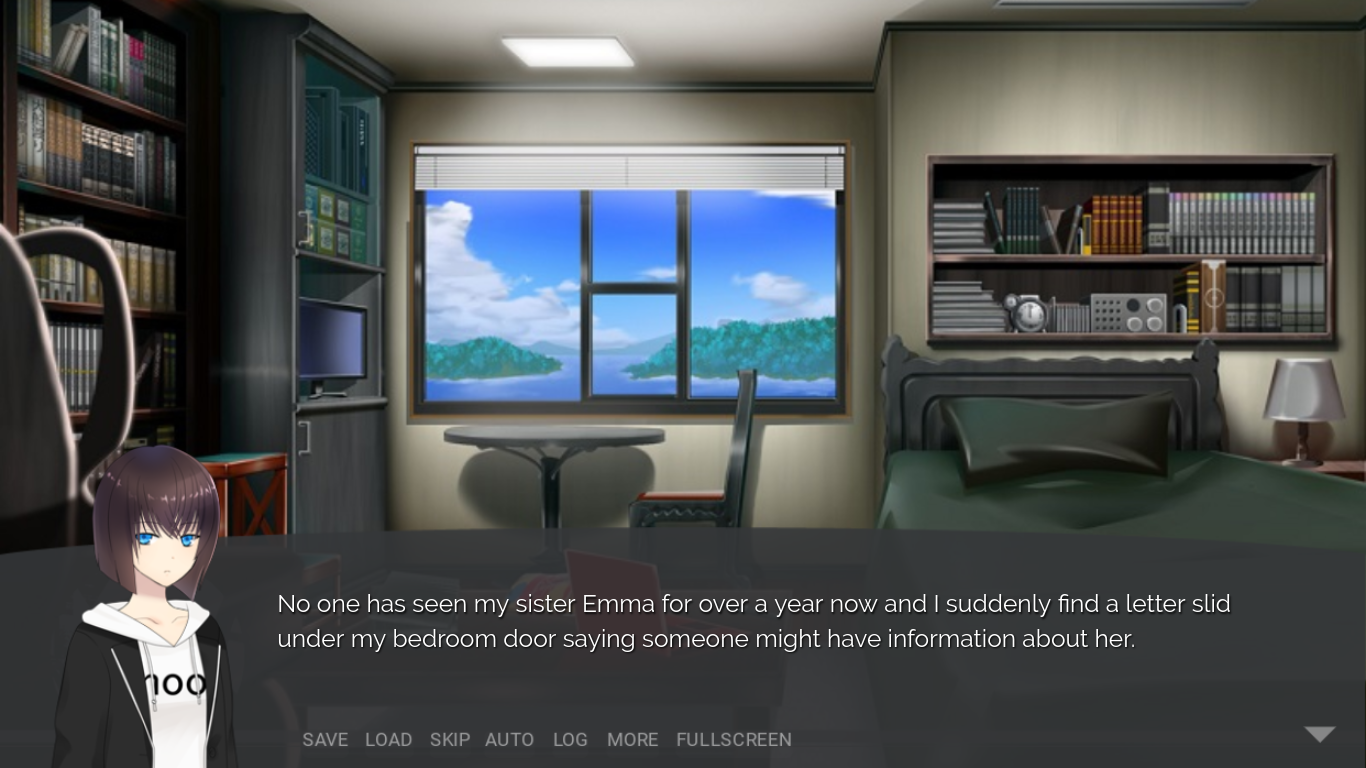Open the SAVE menu

[325, 740]
